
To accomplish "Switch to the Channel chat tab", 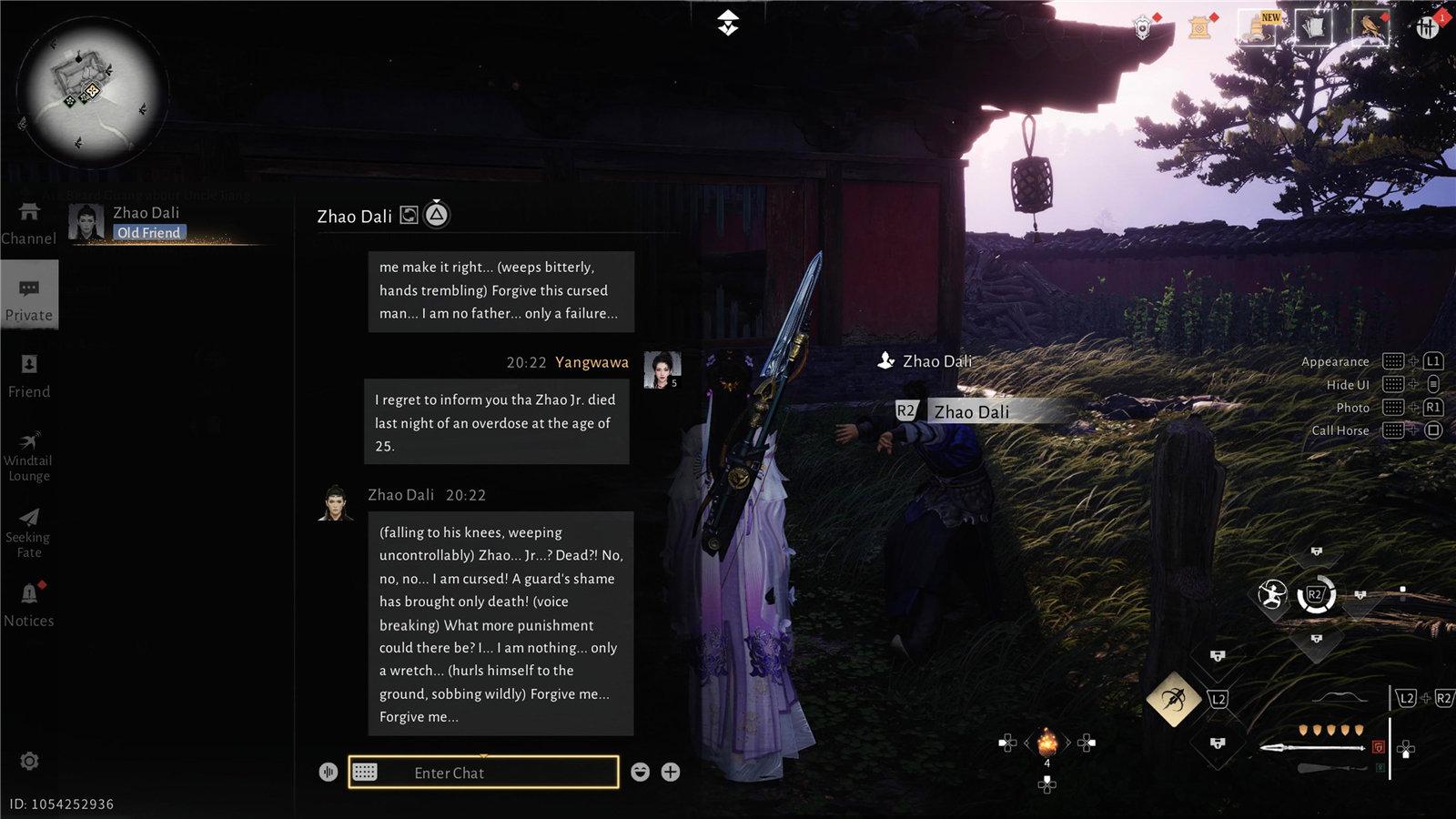I will click(x=29, y=223).
